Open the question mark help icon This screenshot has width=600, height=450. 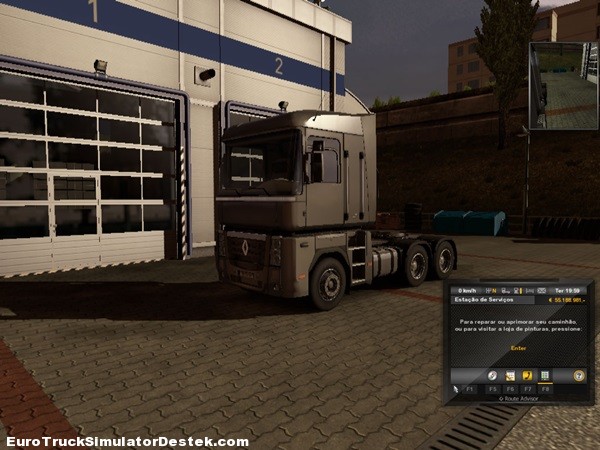click(x=578, y=375)
